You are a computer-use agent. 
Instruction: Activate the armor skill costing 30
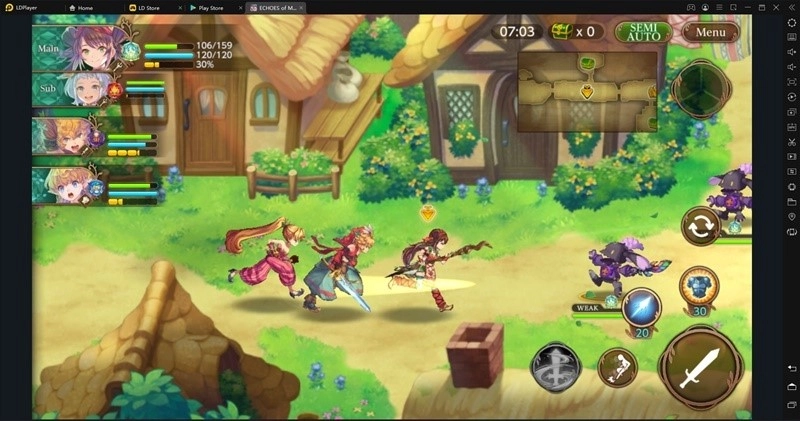[x=698, y=286]
